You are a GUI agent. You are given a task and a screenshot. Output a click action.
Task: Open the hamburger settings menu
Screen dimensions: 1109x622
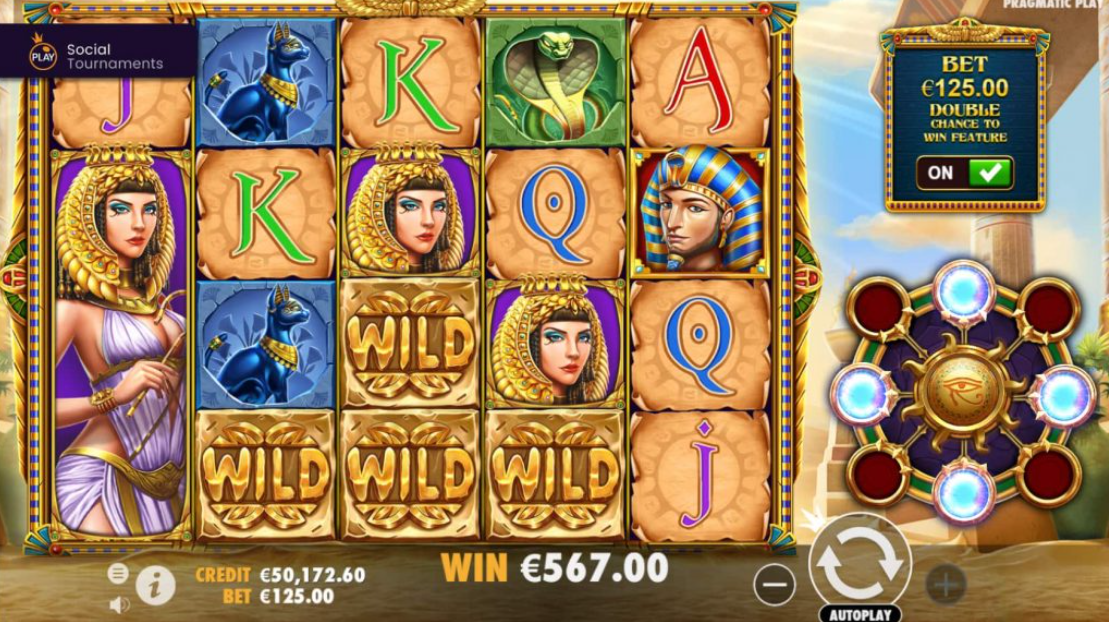point(118,573)
